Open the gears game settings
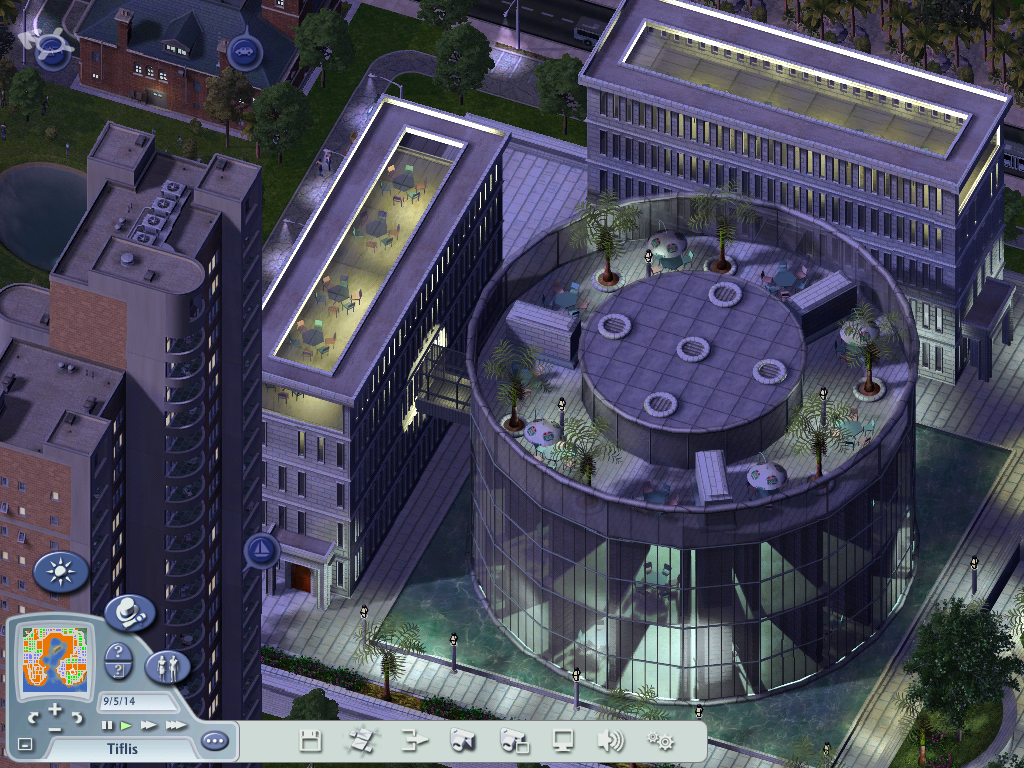 pos(660,741)
